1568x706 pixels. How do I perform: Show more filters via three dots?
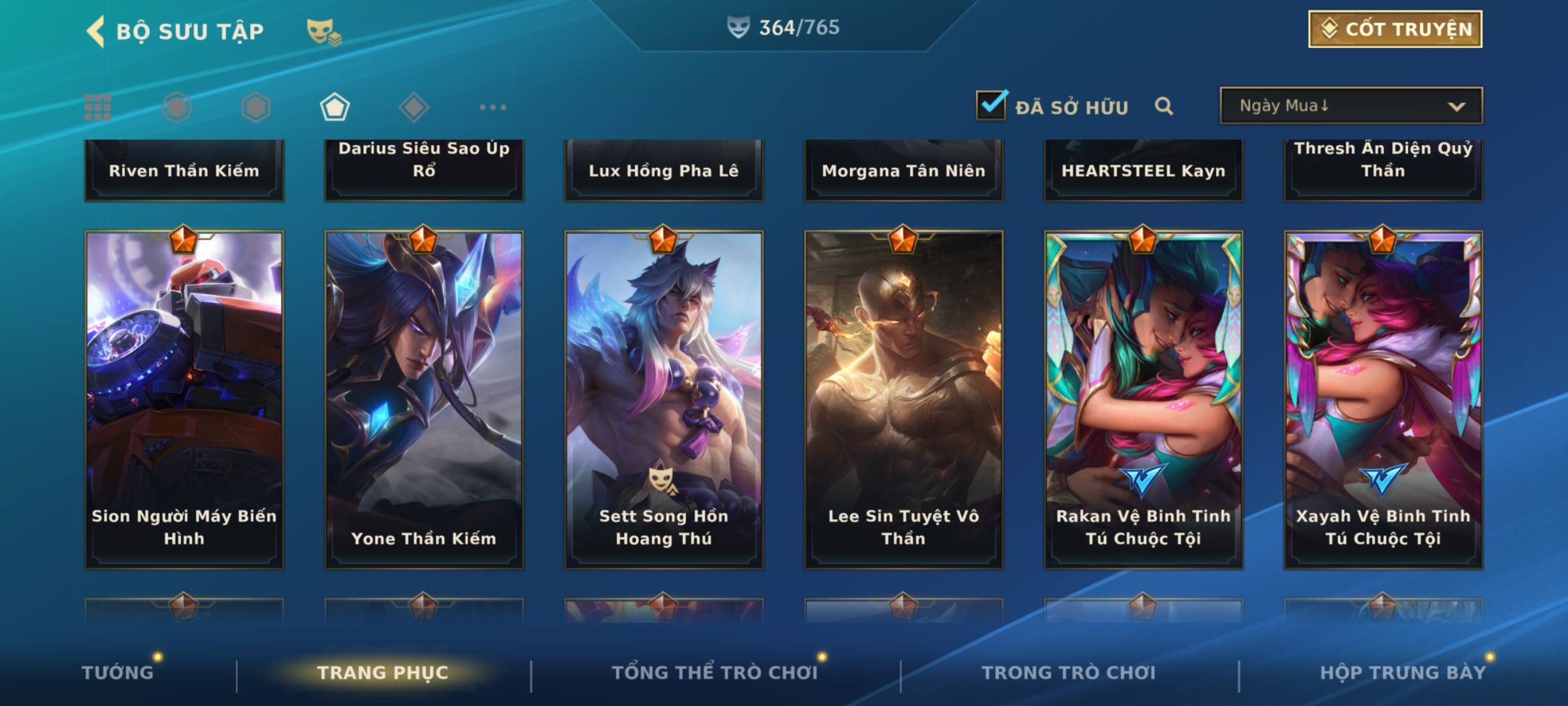(x=493, y=107)
